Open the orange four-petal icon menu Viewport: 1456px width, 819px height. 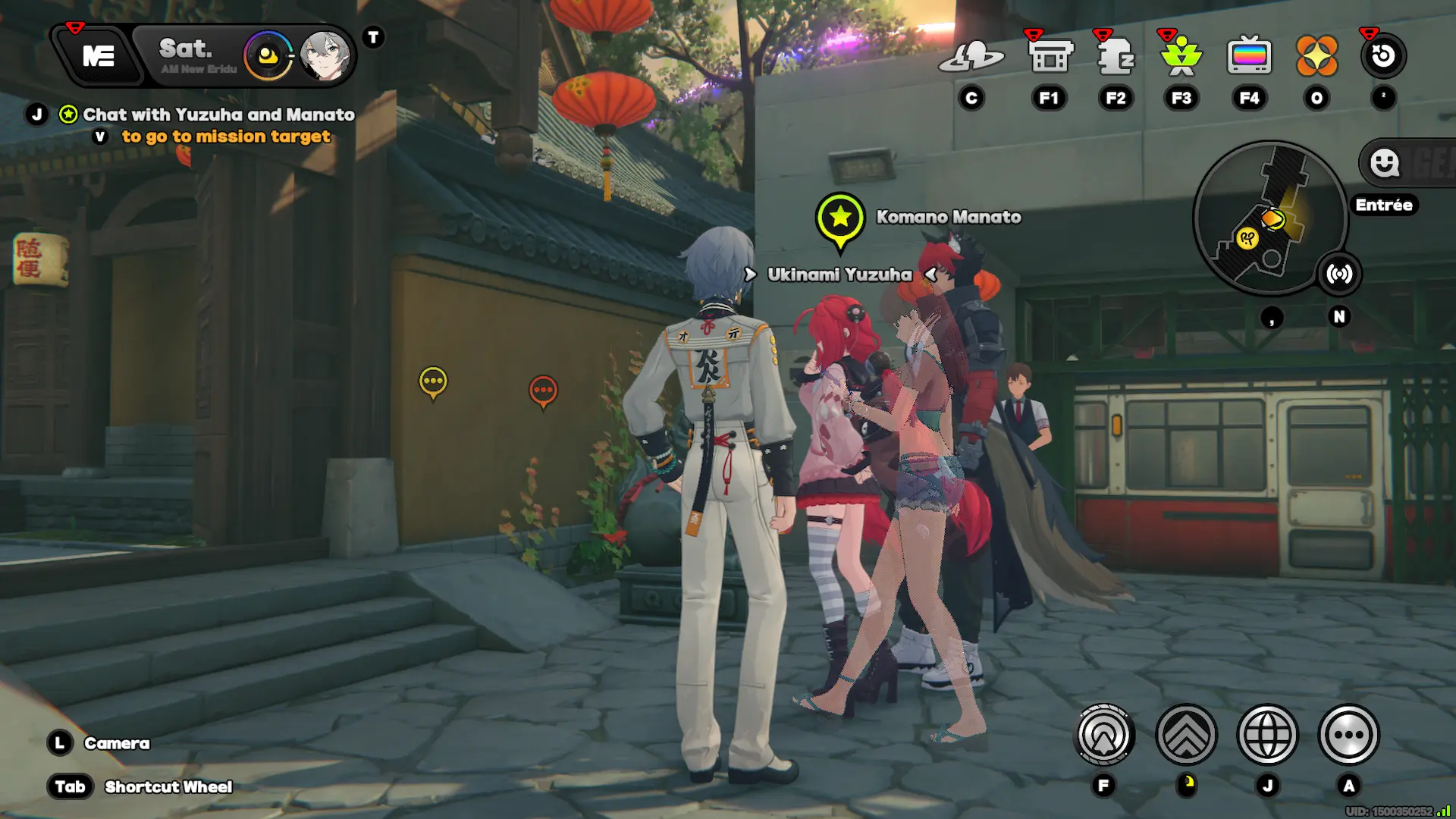pos(1316,56)
